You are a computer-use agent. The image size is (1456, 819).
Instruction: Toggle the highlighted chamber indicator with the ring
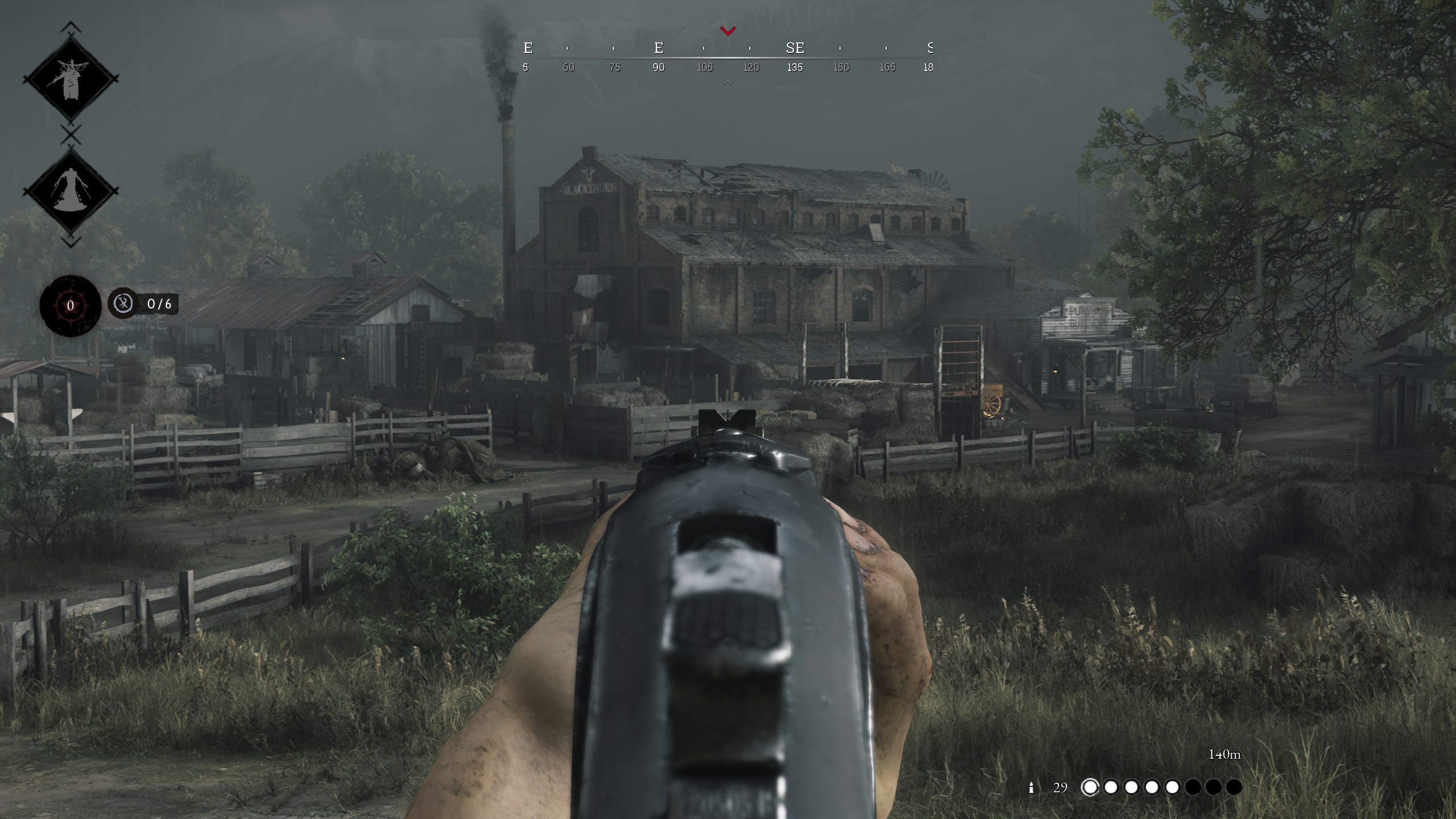(x=1090, y=787)
